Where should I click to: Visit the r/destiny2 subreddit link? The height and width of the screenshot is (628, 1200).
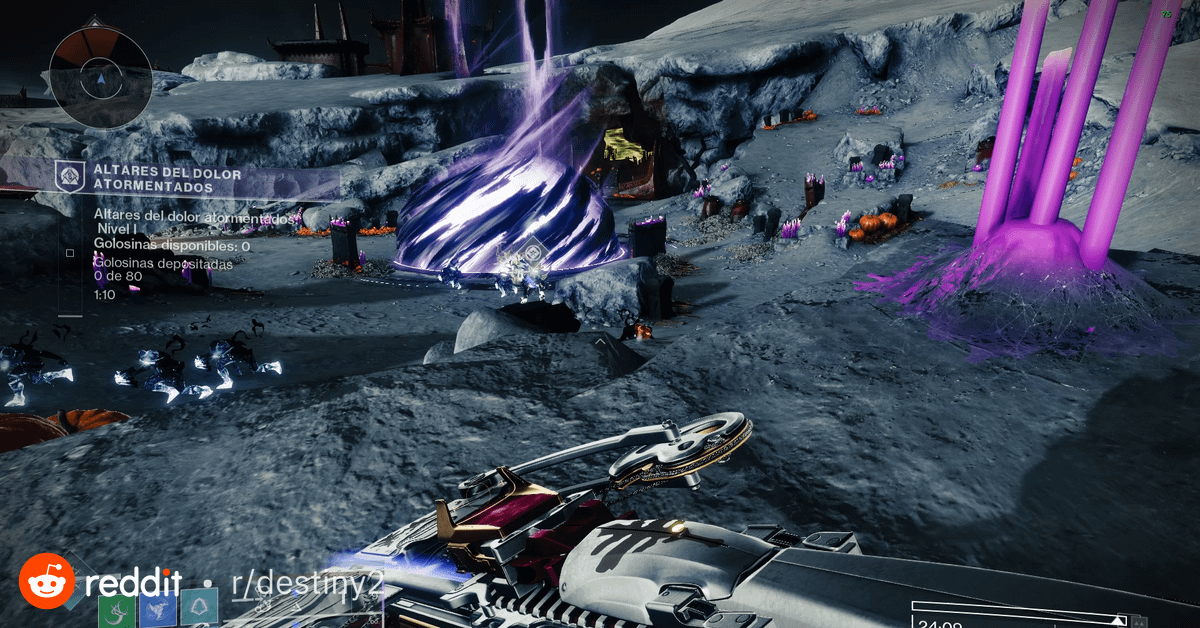(x=294, y=584)
